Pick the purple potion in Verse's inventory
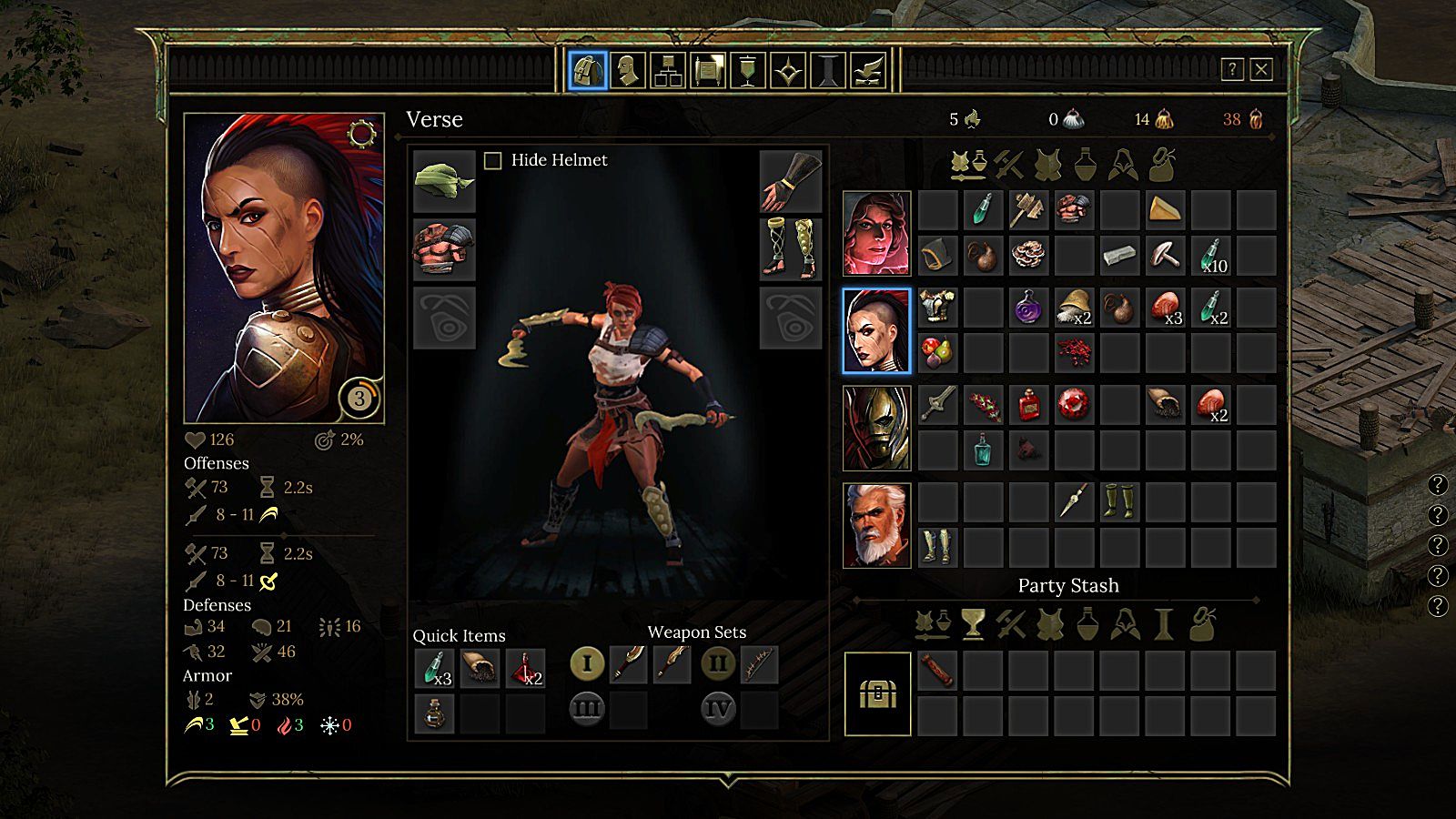 pos(1028,308)
